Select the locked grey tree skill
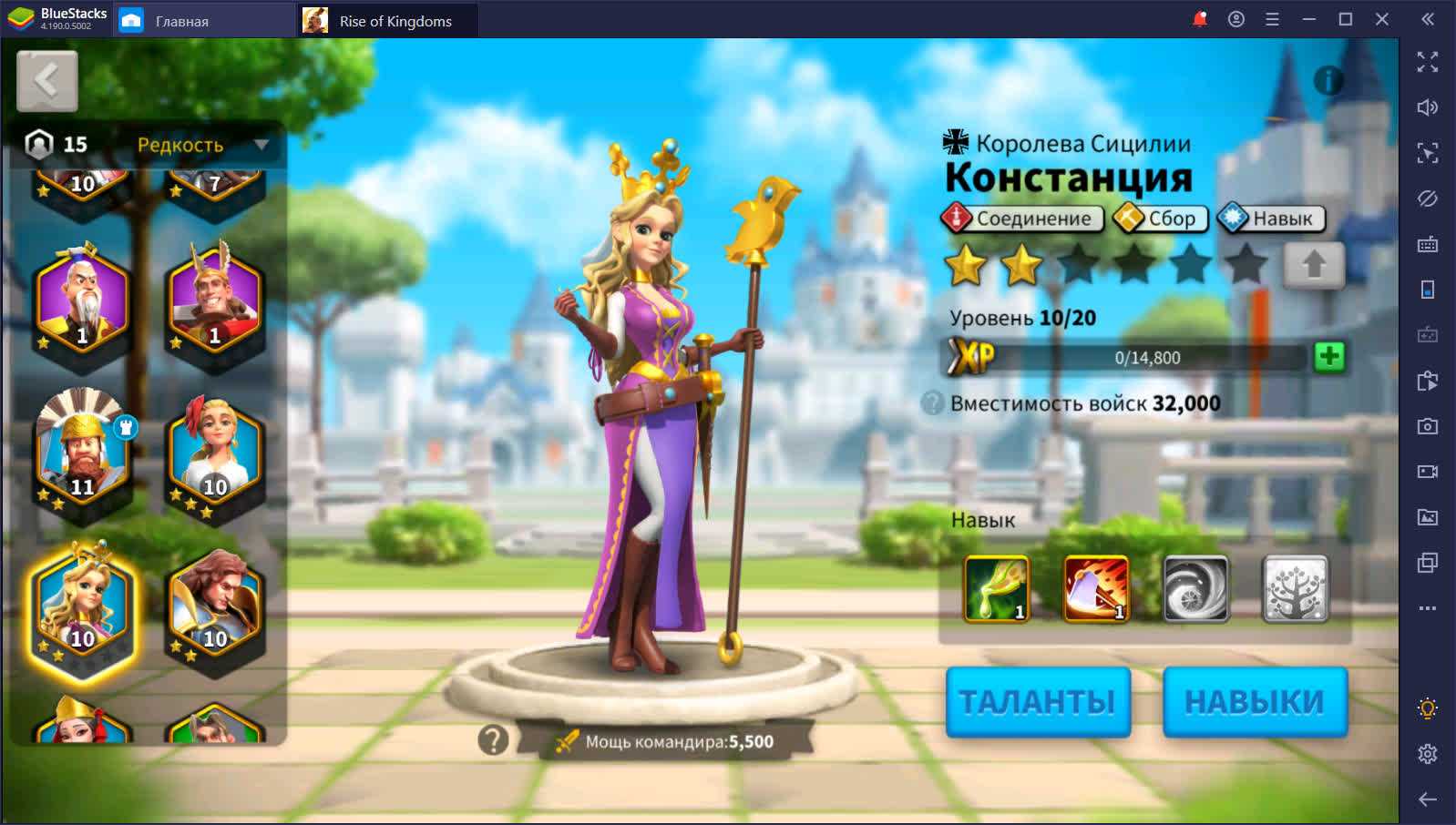Screen dimensions: 1456x825 [1295, 588]
